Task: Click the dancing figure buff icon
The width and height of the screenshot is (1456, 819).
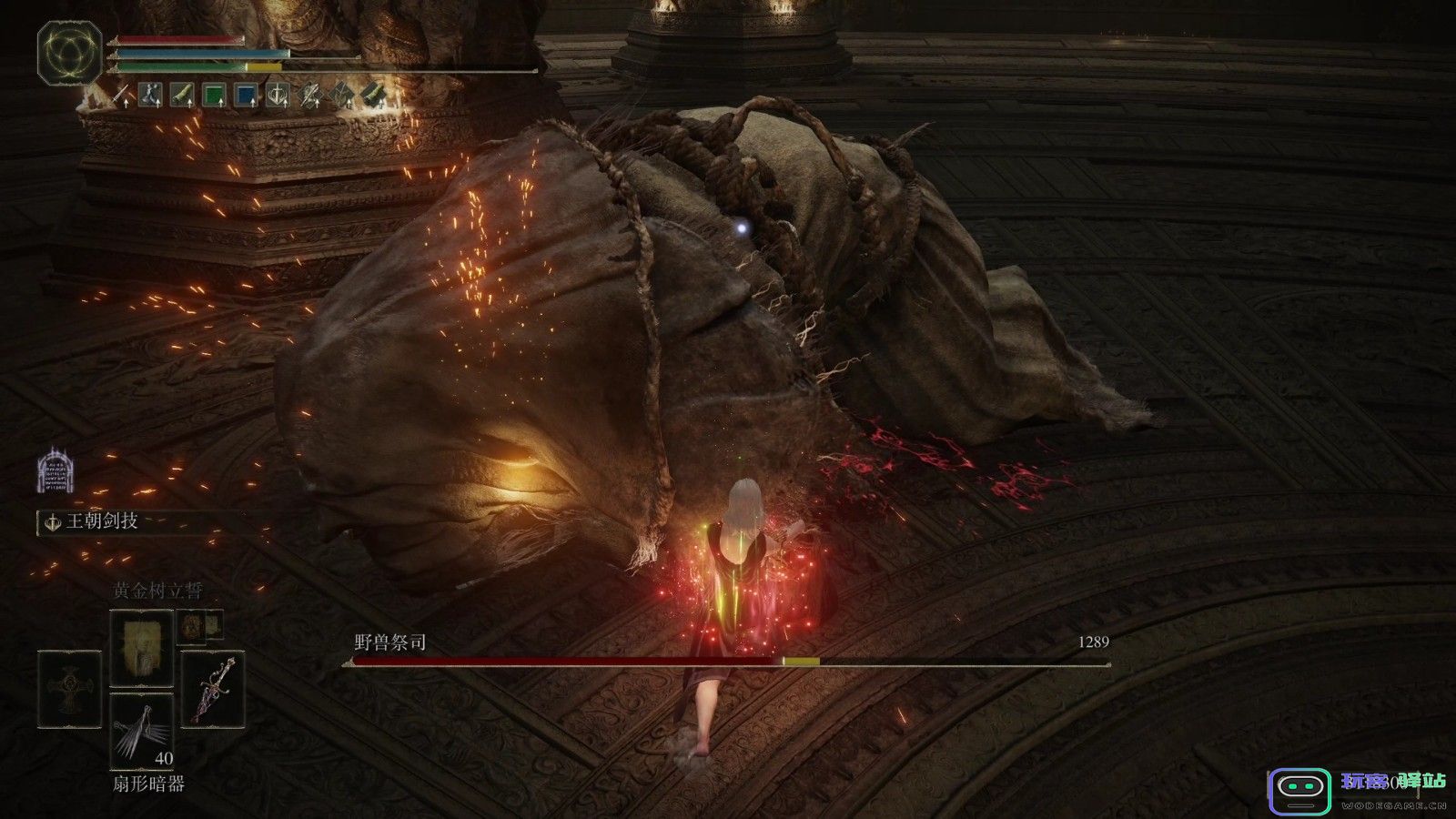Action: [x=151, y=95]
